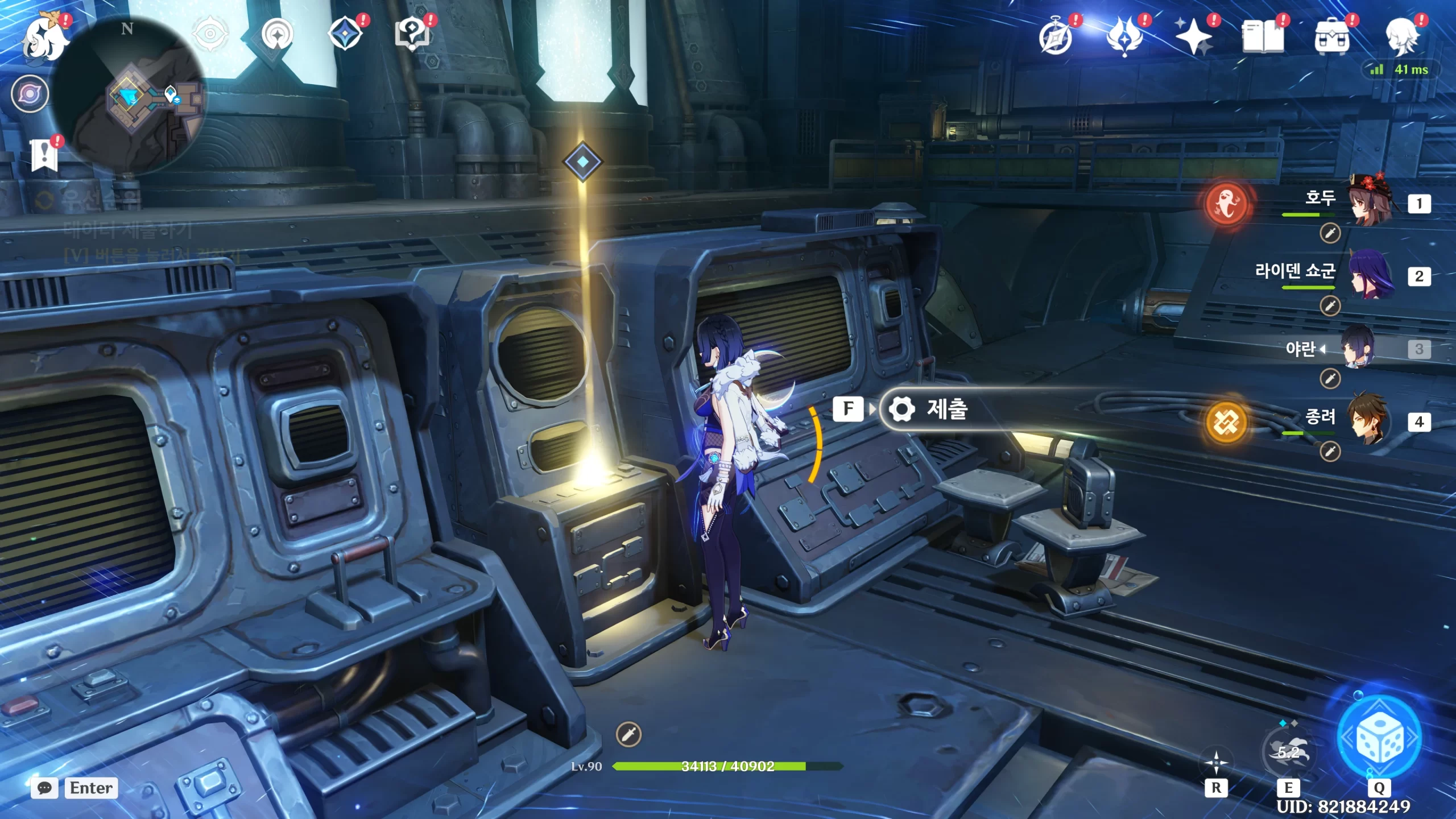Open the question mark speech bubble icon
1456x819 pixels.
pyautogui.click(x=412, y=34)
